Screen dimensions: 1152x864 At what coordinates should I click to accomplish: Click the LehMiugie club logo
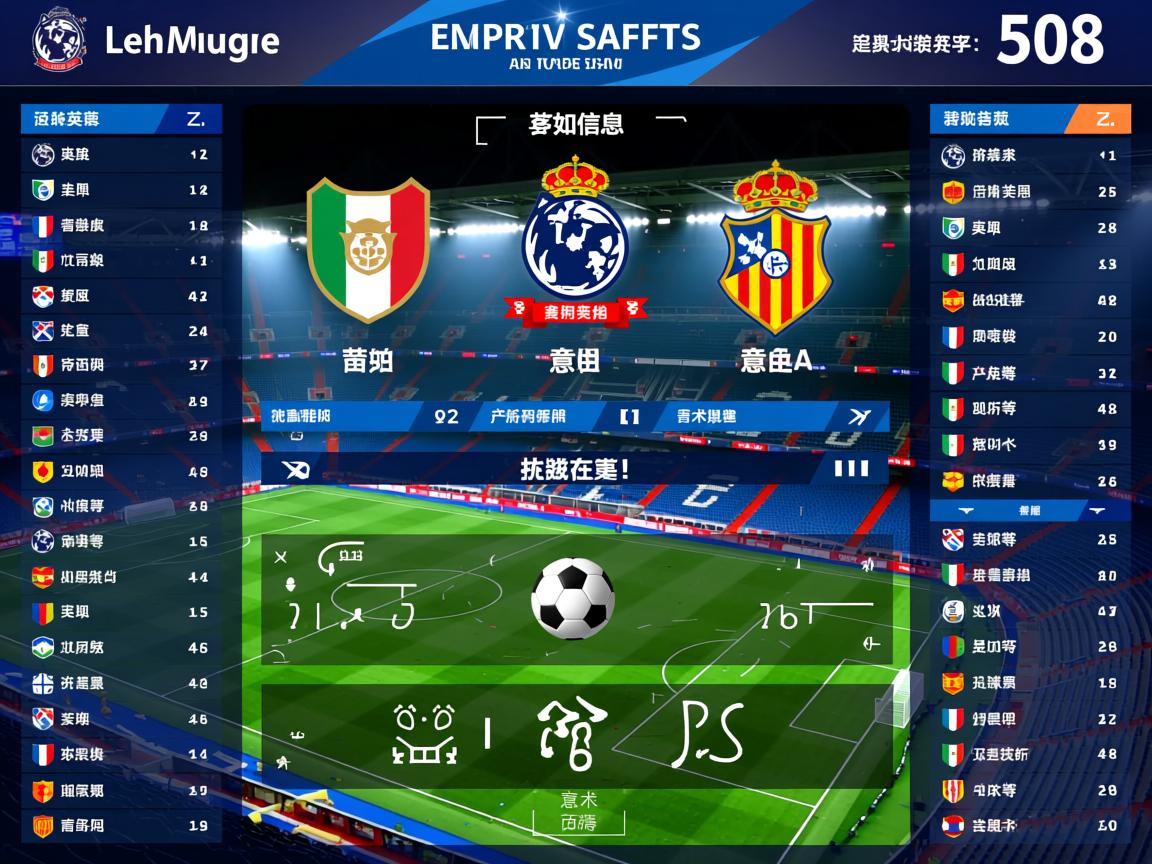click(x=60, y=41)
